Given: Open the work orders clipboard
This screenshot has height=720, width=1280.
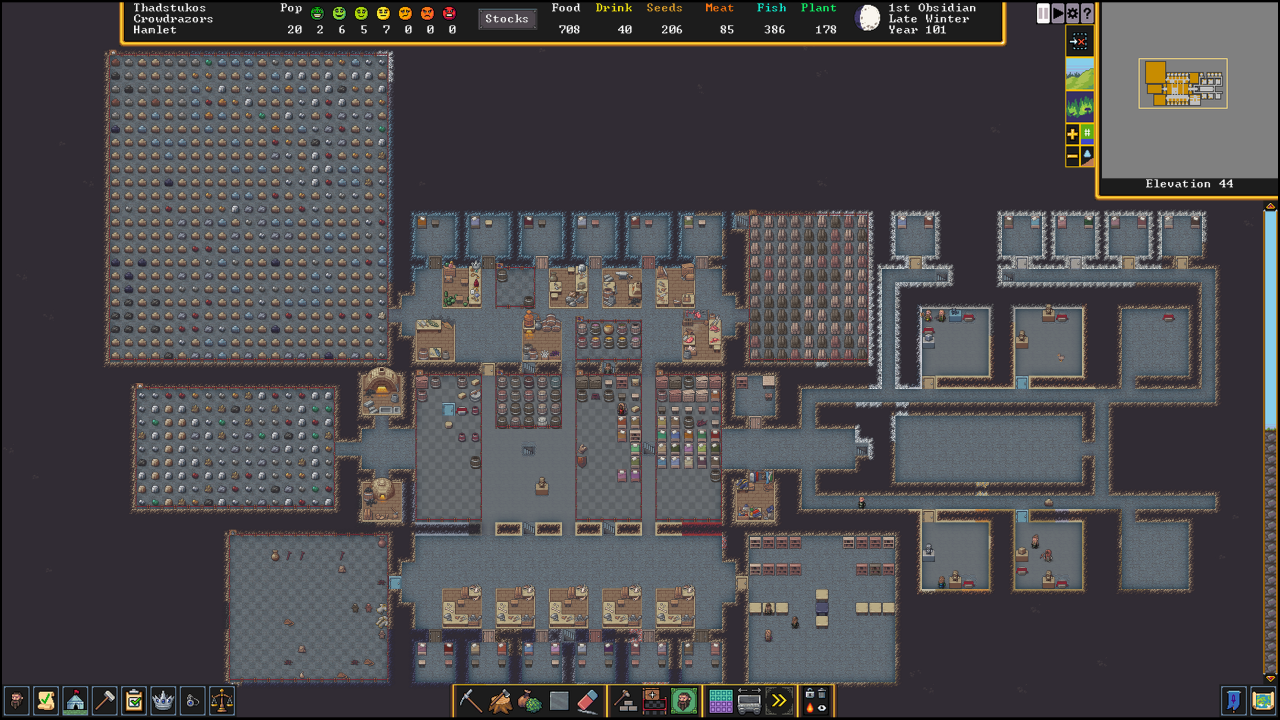Looking at the screenshot, I should [x=135, y=701].
